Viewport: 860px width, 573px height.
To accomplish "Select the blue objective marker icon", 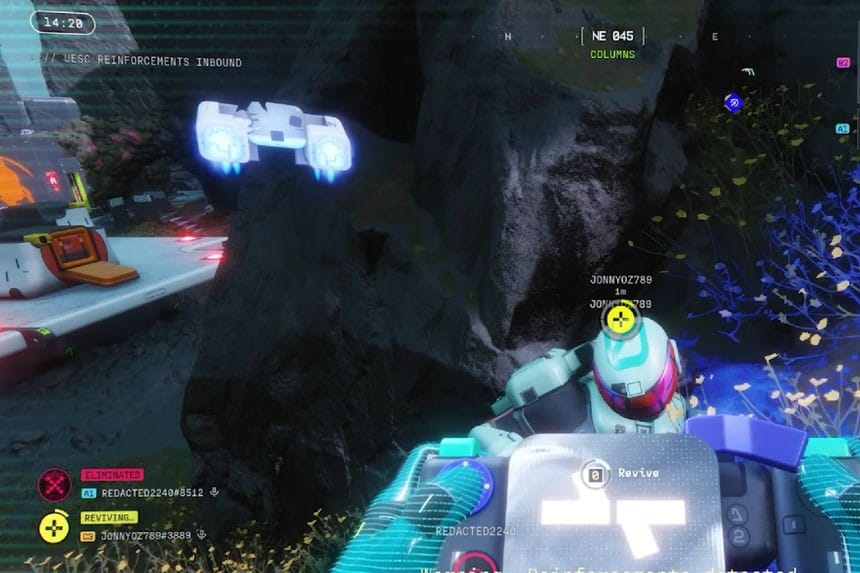I will (733, 102).
